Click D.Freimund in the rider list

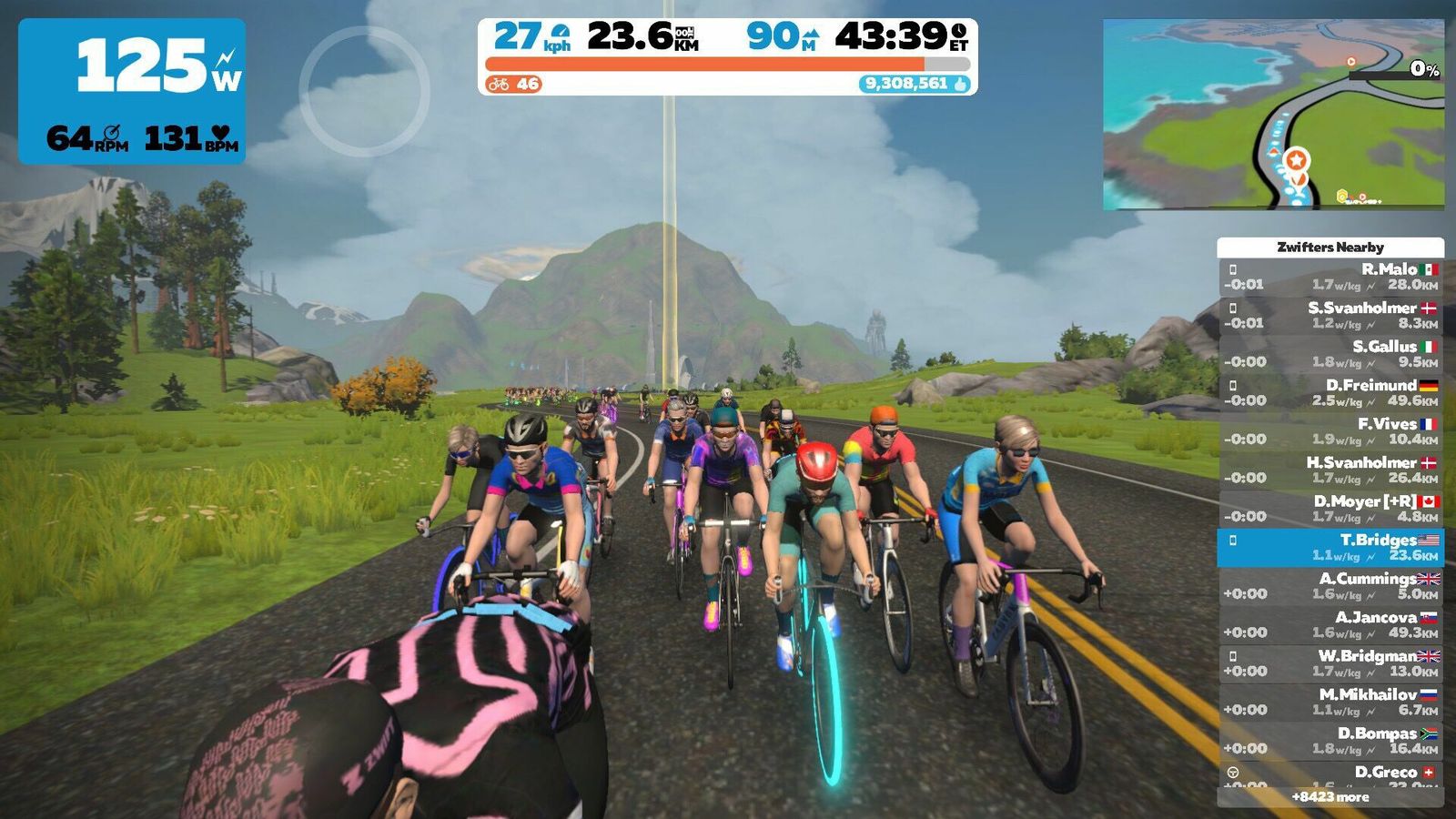[1330, 392]
